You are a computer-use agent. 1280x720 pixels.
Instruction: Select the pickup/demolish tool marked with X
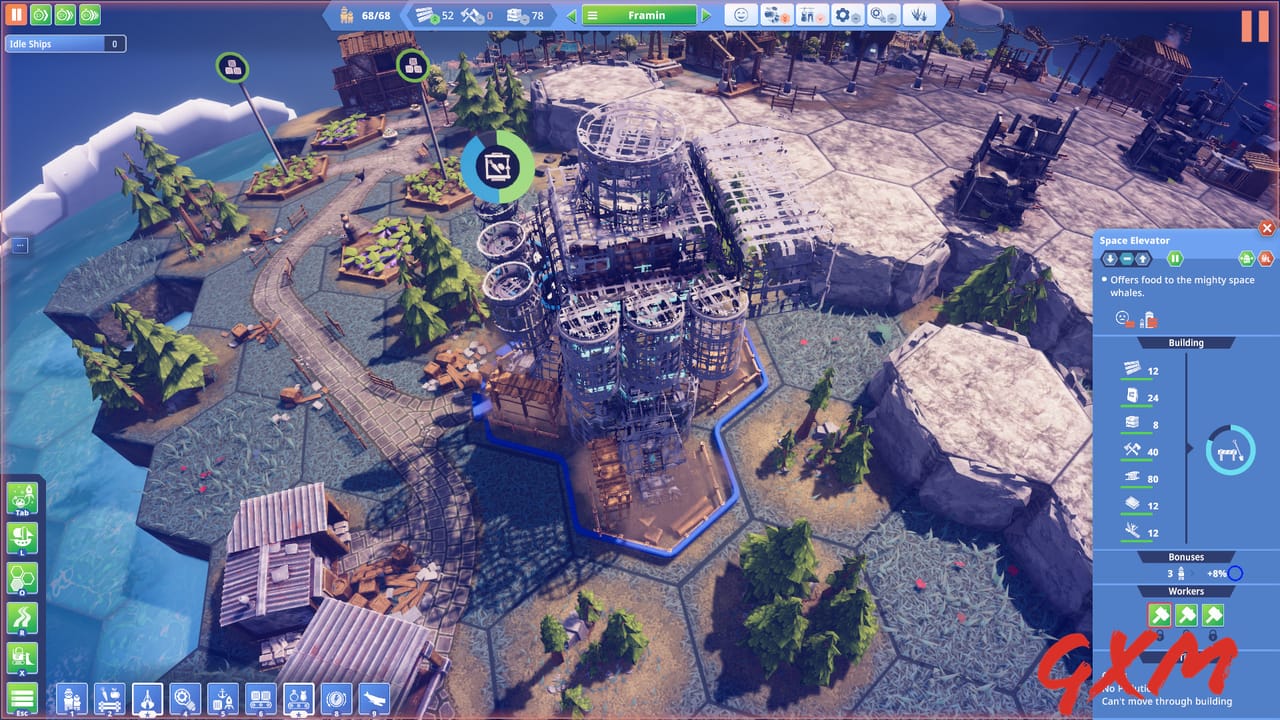[22, 655]
